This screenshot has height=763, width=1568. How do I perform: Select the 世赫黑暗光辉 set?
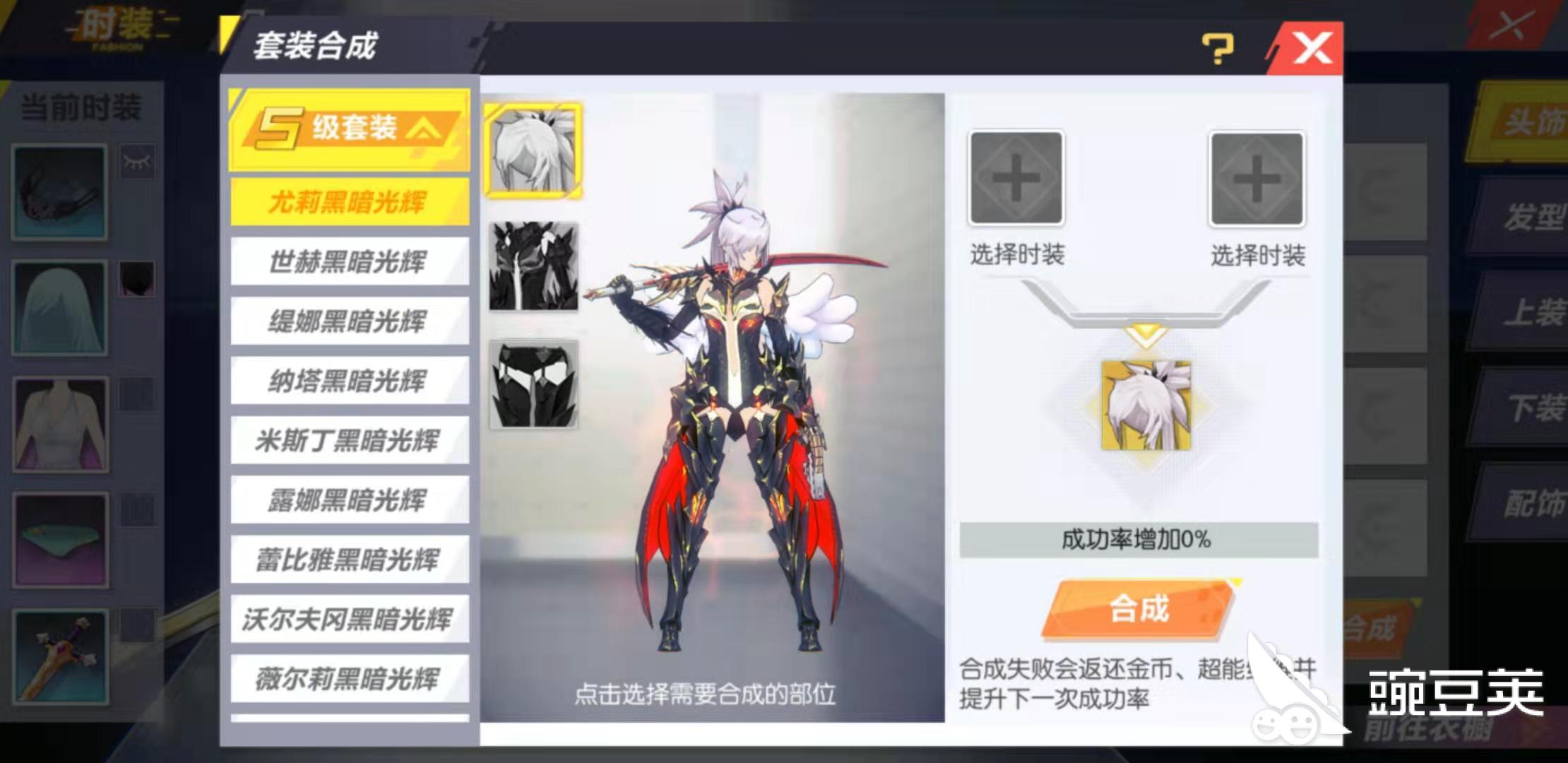[x=351, y=260]
